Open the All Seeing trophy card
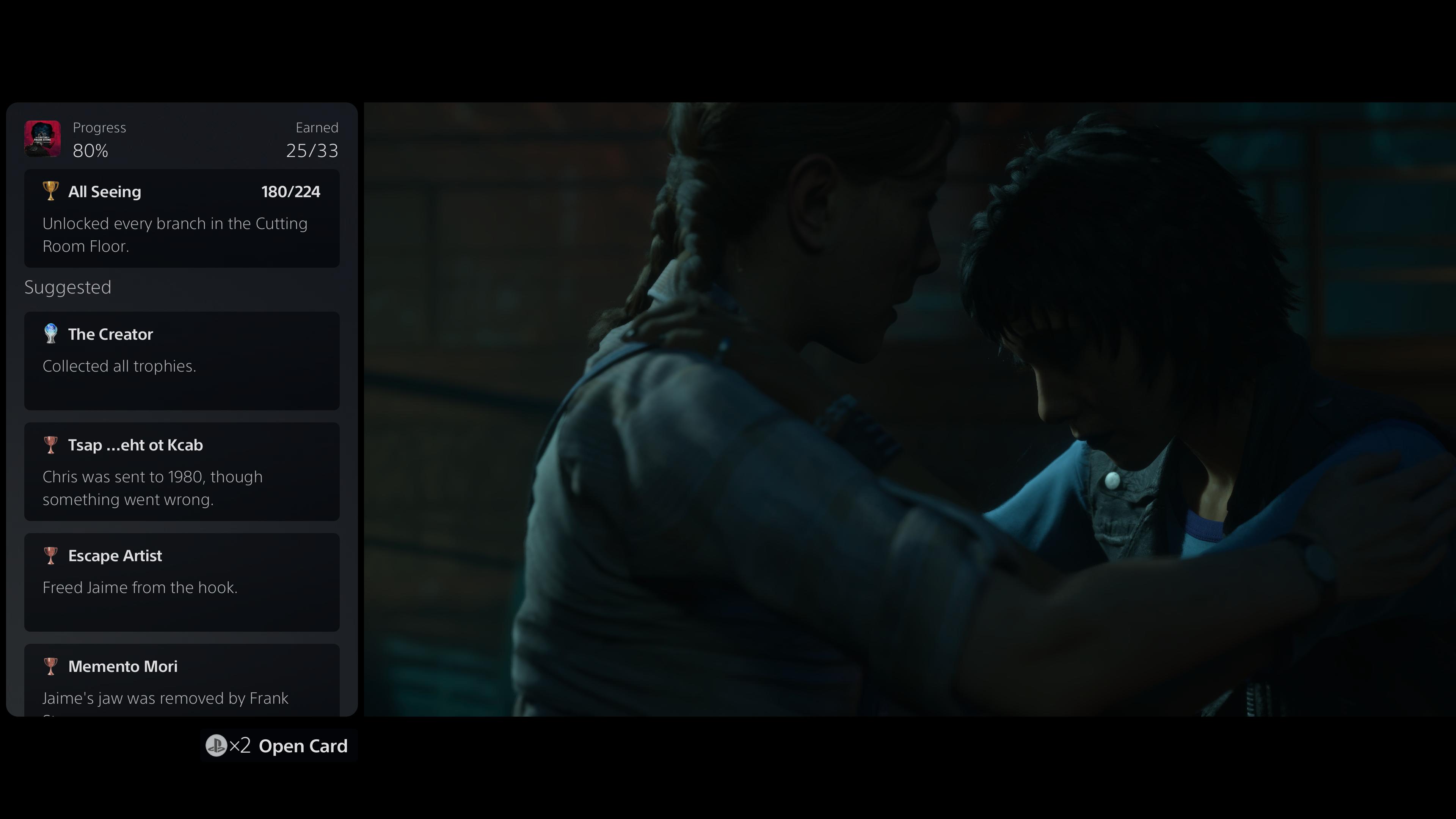Image resolution: width=1456 pixels, height=819 pixels. click(x=182, y=218)
